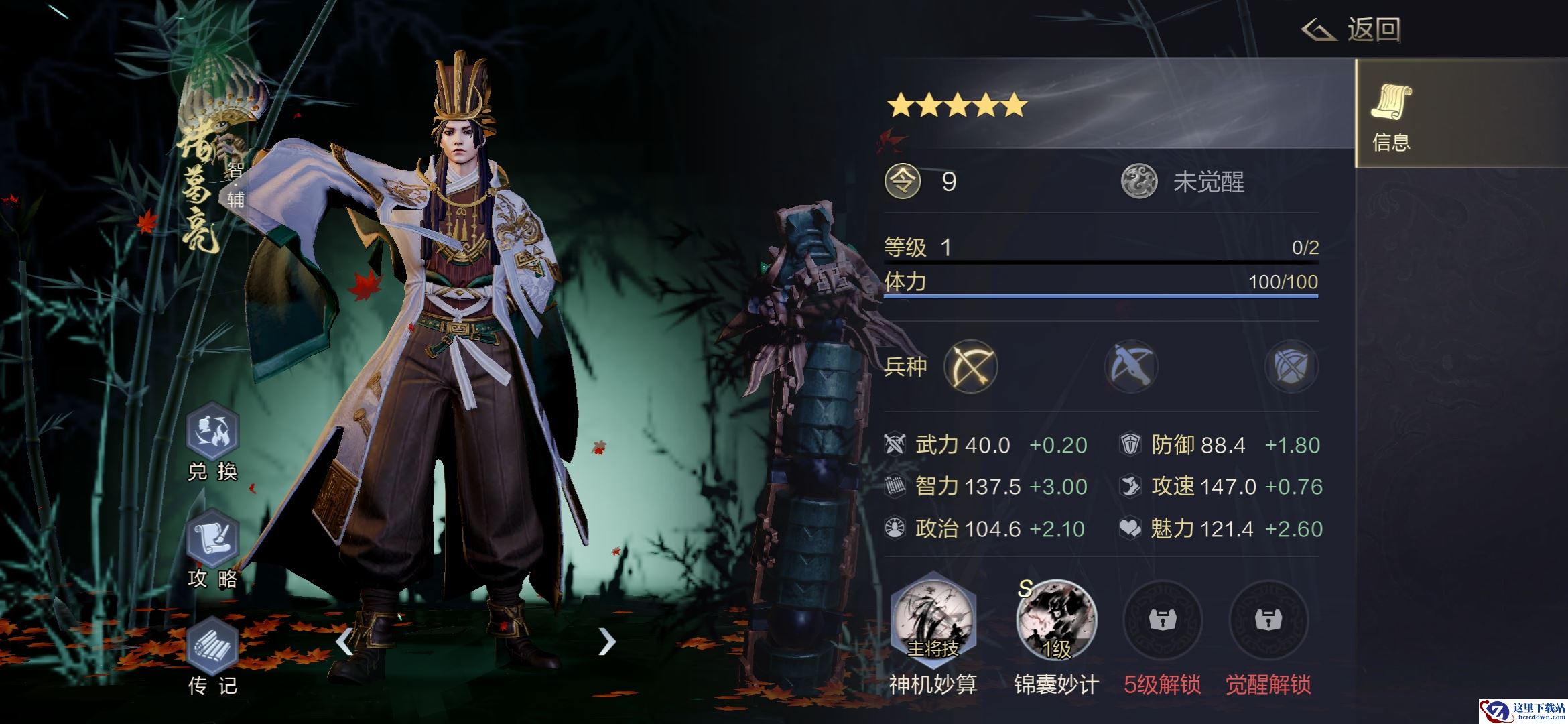Screen dimensions: 1568x724
Task: Select the gold bow troop type icon
Action: pos(971,366)
